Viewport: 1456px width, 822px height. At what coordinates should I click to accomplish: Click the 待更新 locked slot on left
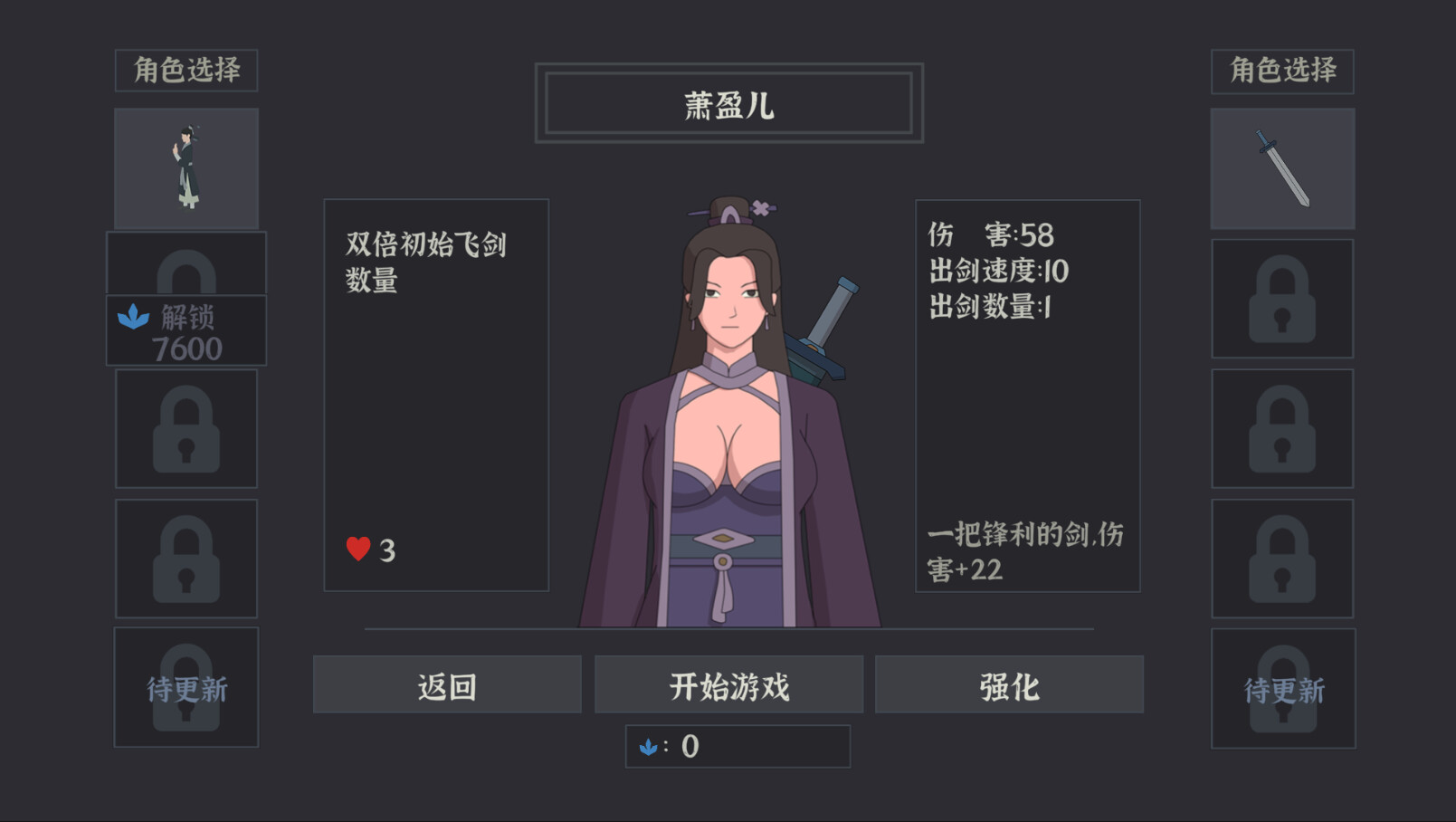(x=186, y=688)
